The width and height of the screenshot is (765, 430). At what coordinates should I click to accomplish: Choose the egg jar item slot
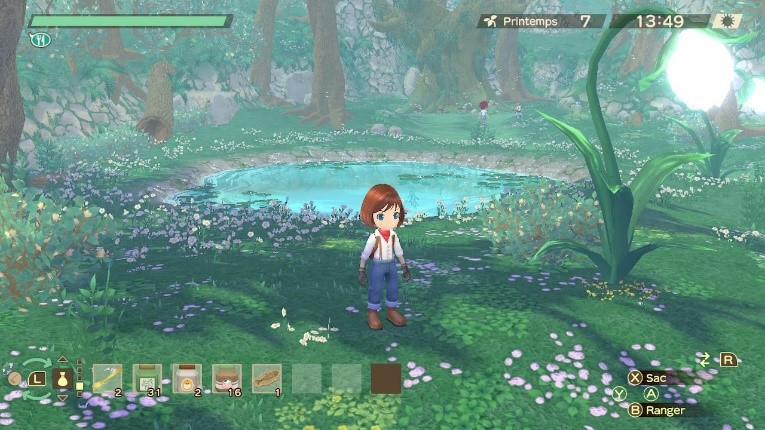pyautogui.click(x=186, y=378)
